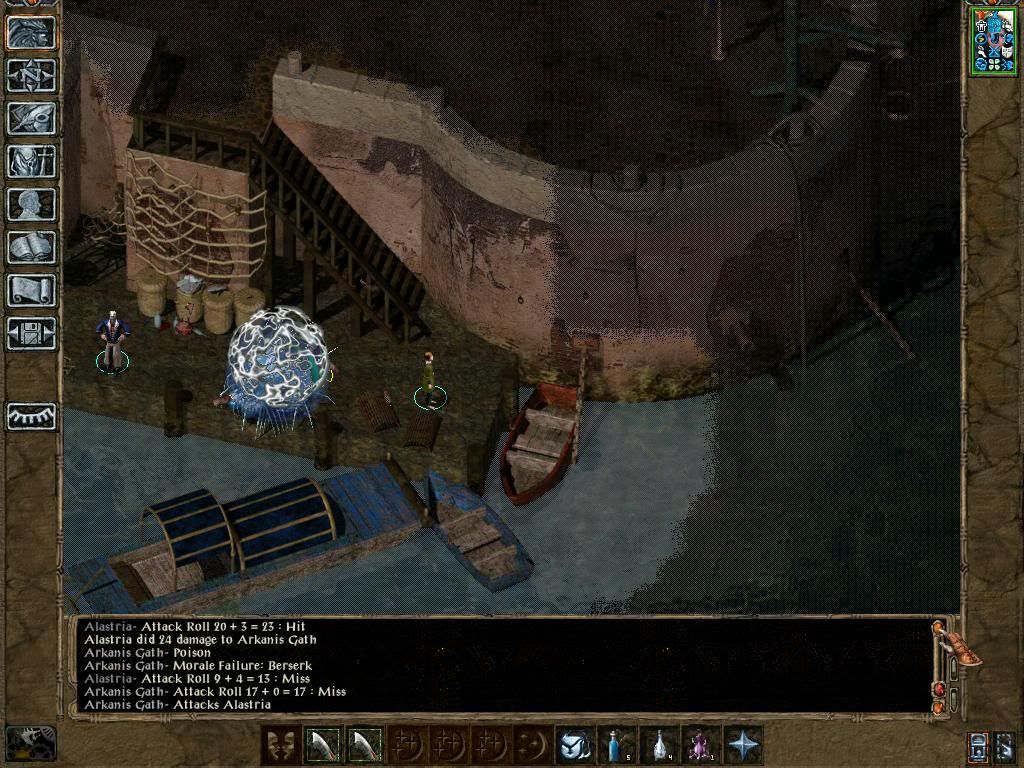Rest the party with the closed eye button
The width and height of the screenshot is (1024, 768).
(x=31, y=416)
